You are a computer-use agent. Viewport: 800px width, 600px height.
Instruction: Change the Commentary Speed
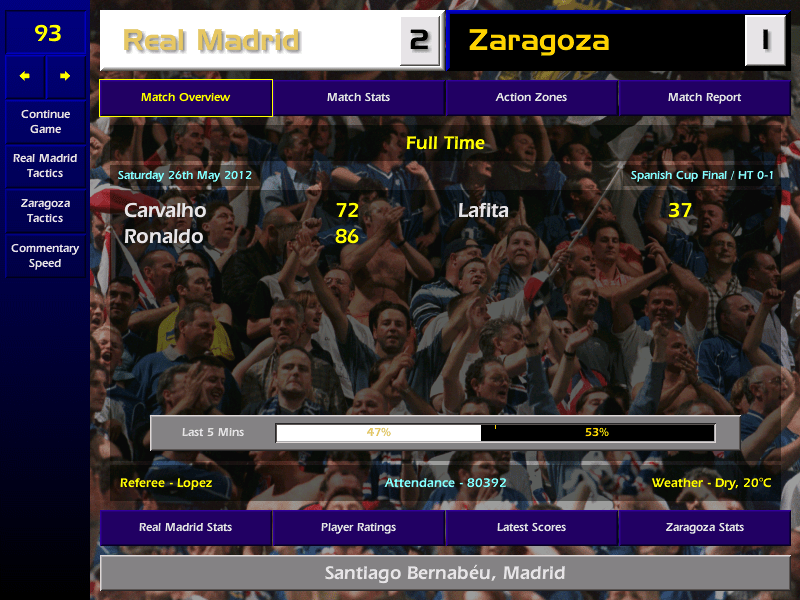coord(45,256)
